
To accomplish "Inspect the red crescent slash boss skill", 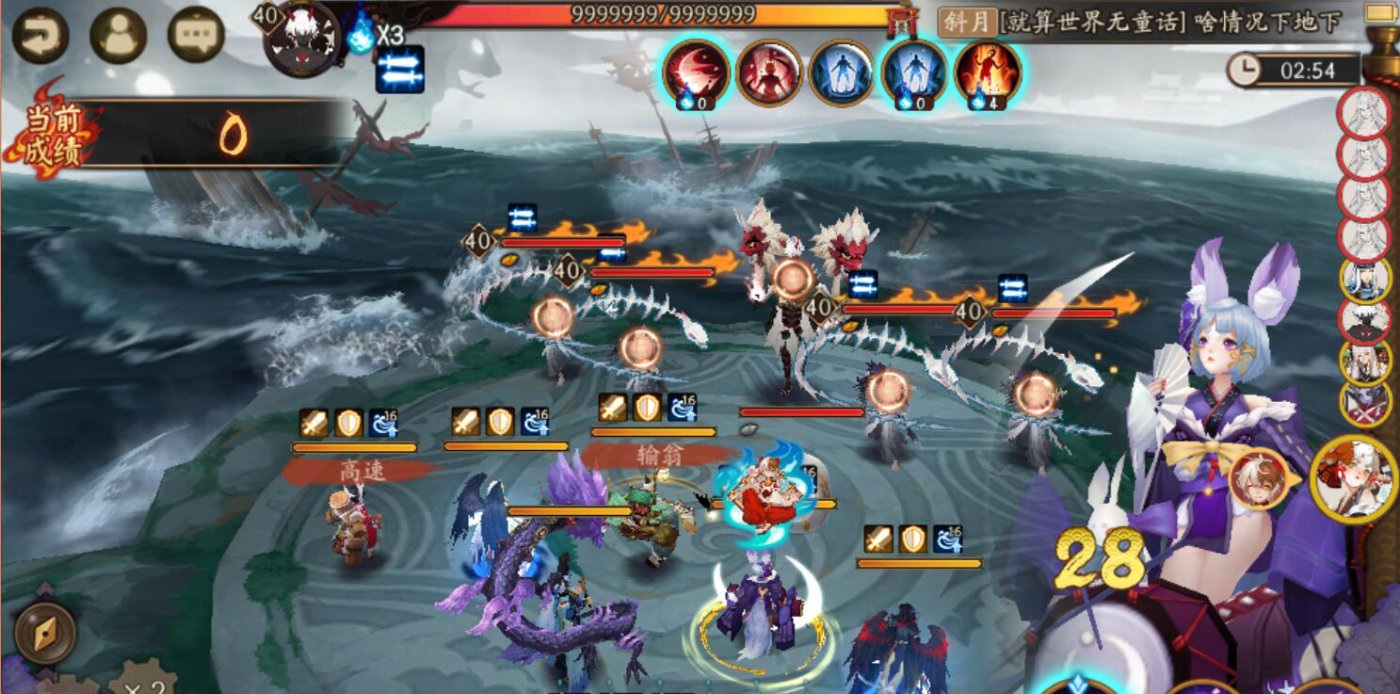I will tap(696, 72).
